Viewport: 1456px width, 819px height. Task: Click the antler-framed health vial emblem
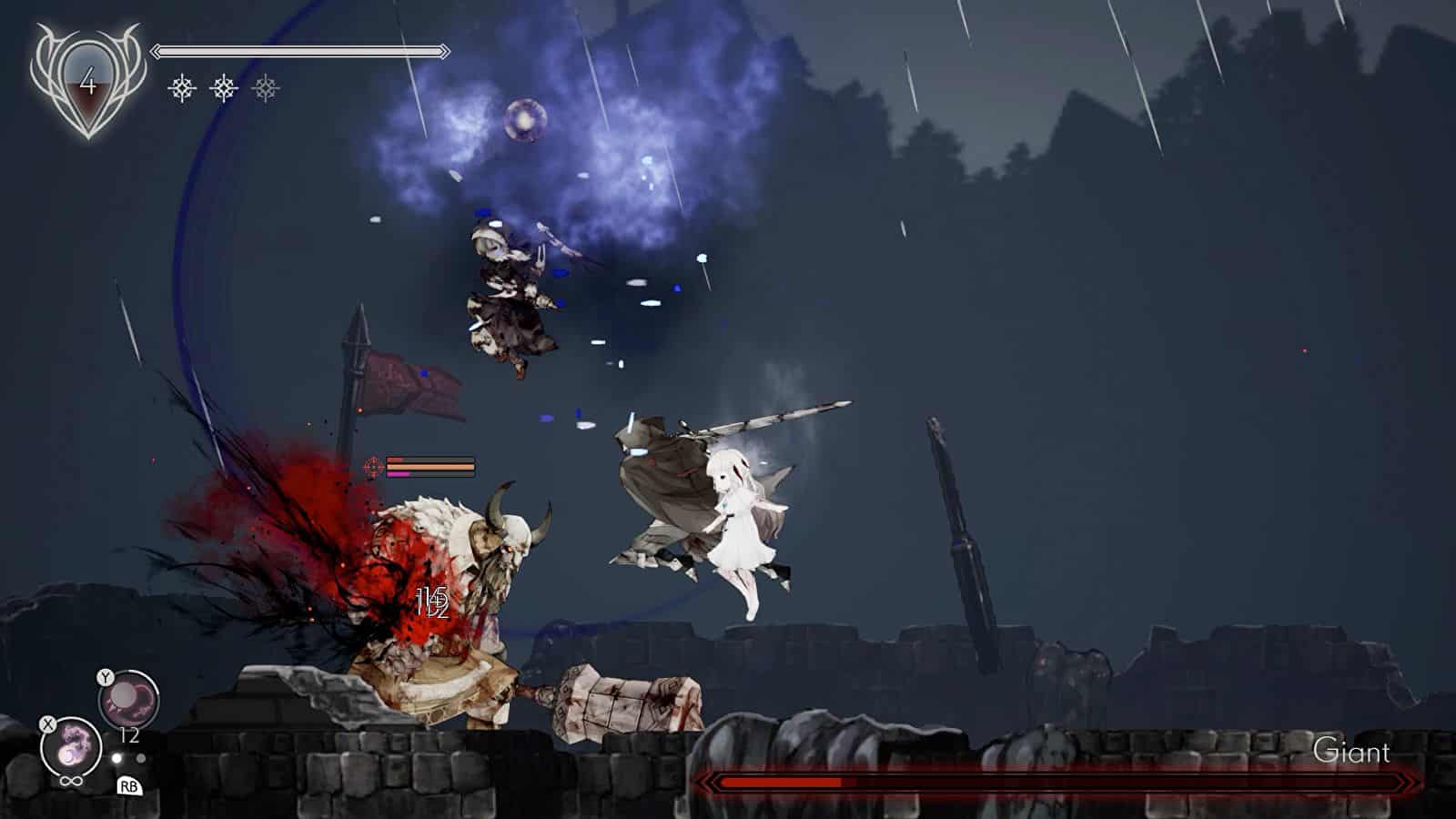pyautogui.click(x=86, y=82)
